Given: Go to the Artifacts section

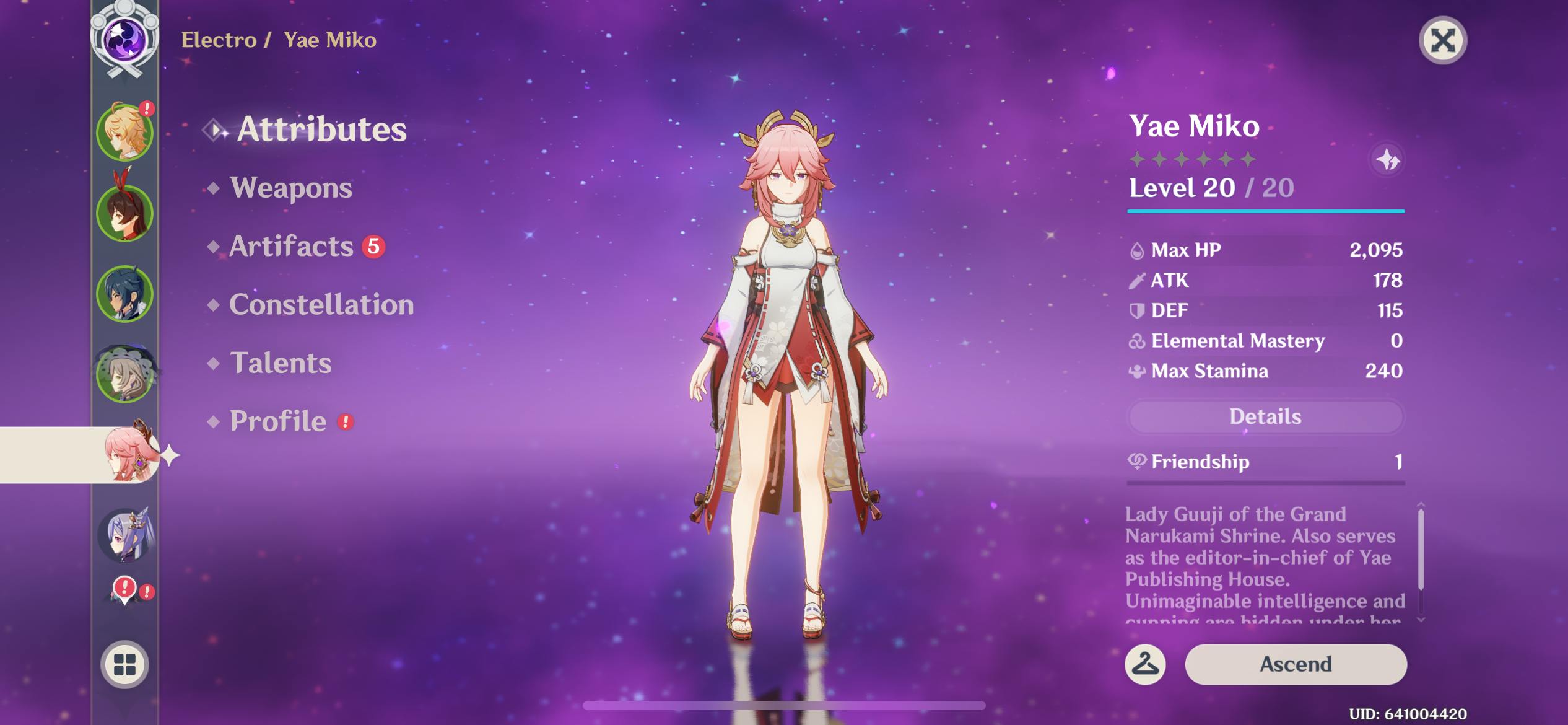Looking at the screenshot, I should click(291, 246).
